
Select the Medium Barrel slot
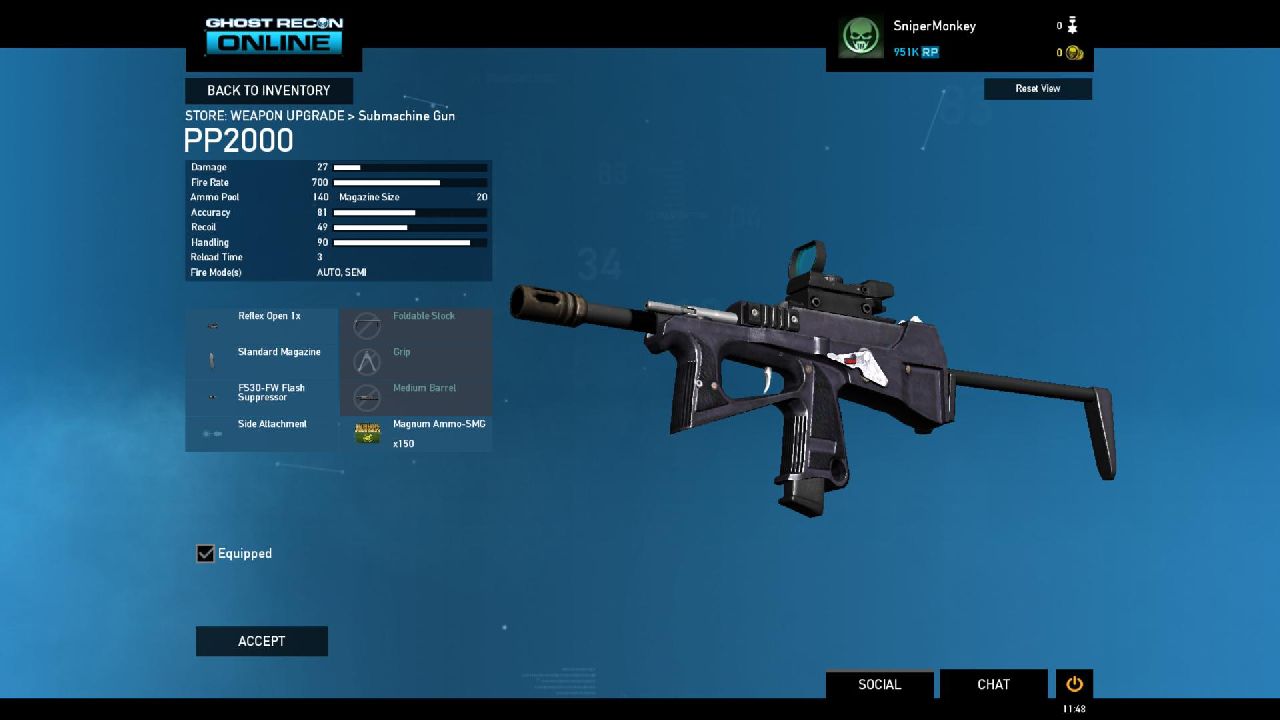(416, 397)
